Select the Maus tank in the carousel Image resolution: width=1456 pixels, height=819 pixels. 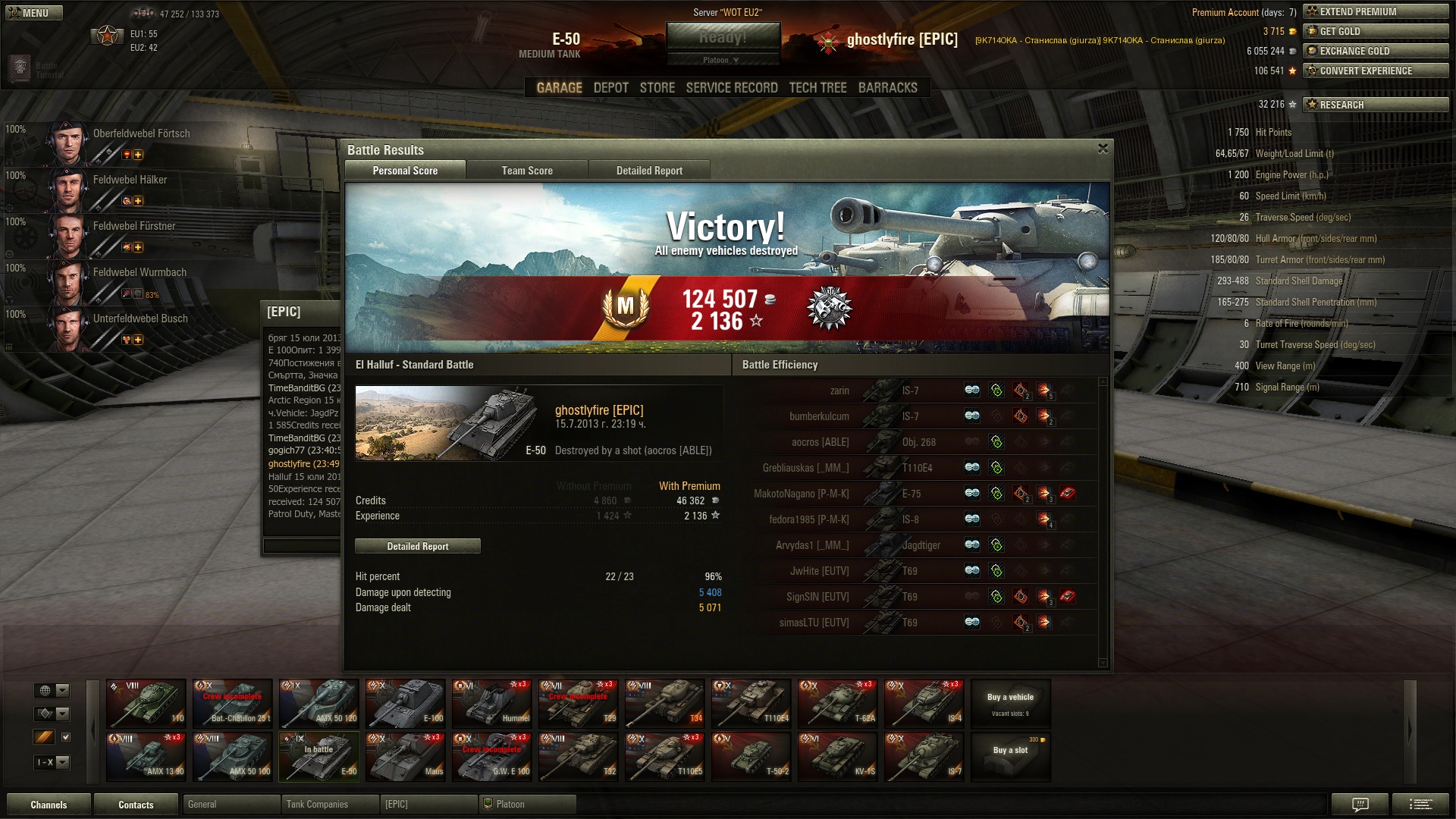point(405,756)
